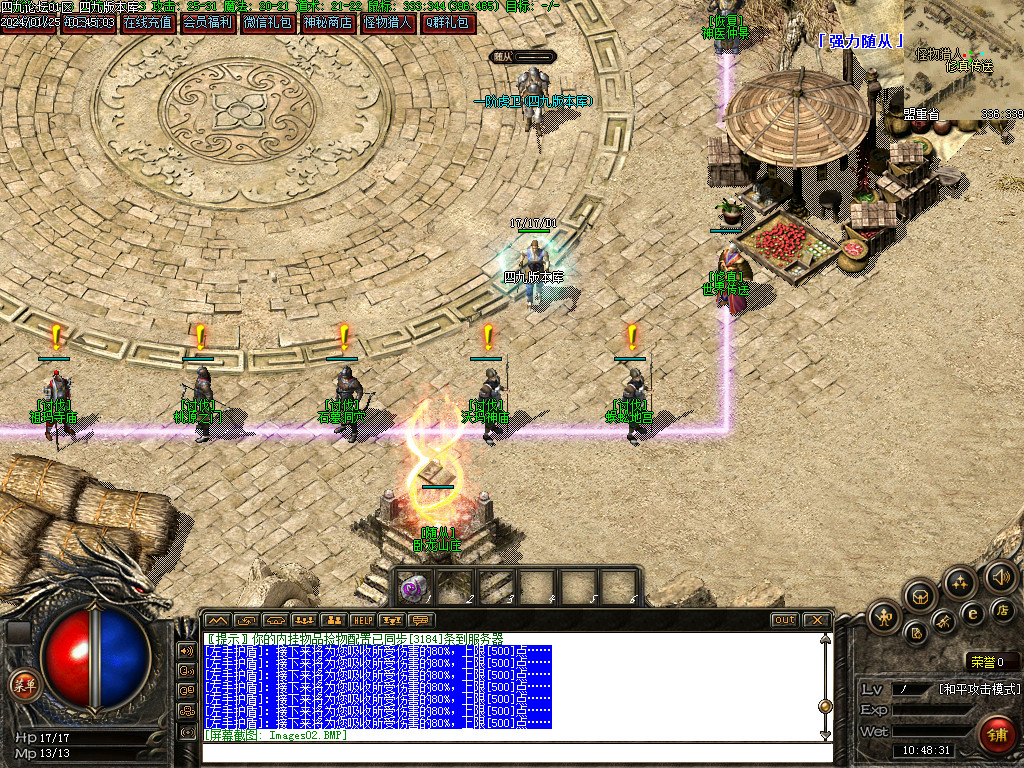Toggle sound with the speaker round icon
This screenshot has width=1024, height=768.
pos(999,576)
